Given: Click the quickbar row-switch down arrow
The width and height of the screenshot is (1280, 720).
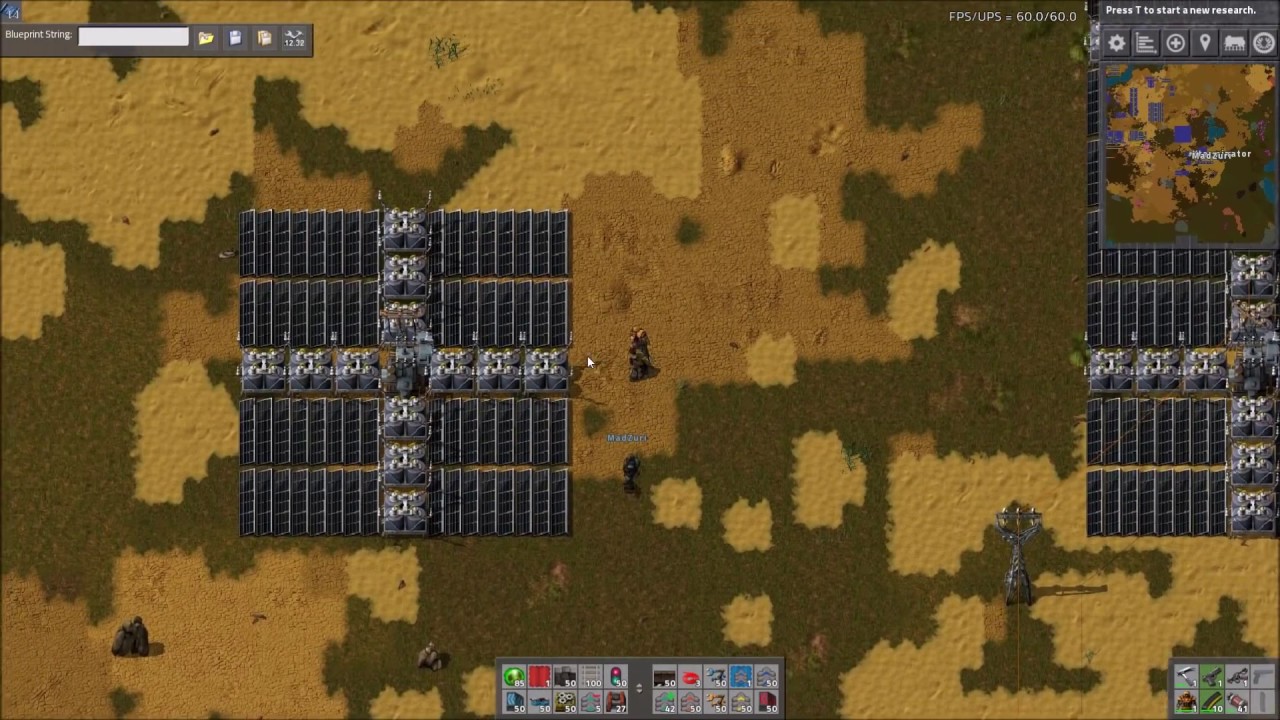Looking at the screenshot, I should [x=639, y=691].
